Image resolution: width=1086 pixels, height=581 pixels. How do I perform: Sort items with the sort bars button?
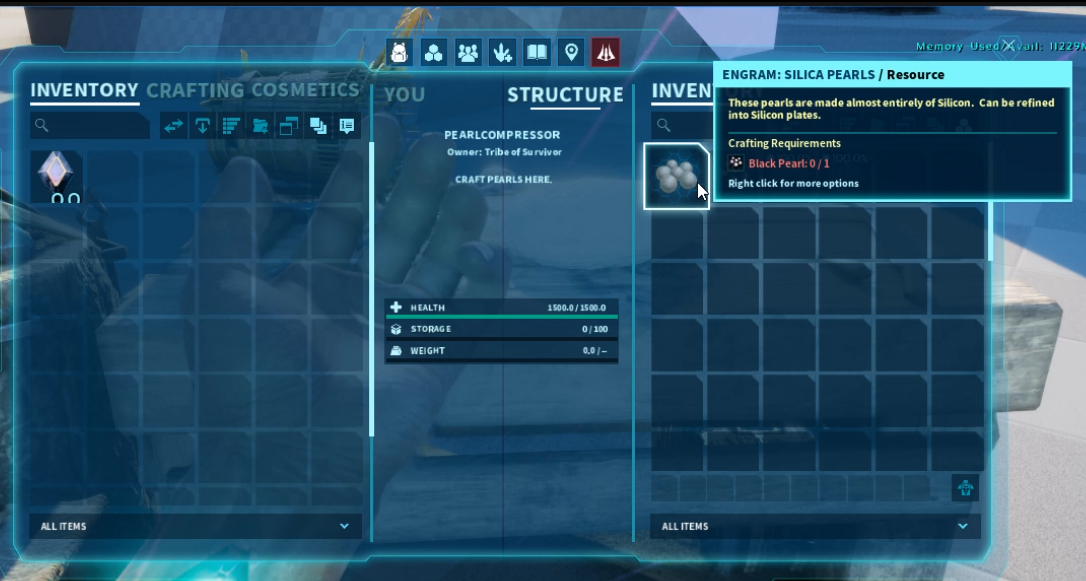(231, 126)
